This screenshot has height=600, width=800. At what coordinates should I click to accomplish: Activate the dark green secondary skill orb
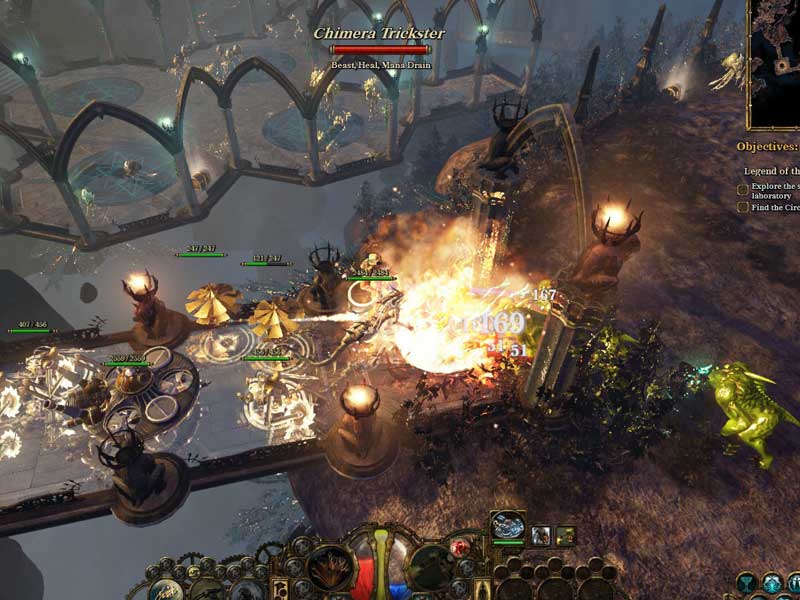coord(432,567)
